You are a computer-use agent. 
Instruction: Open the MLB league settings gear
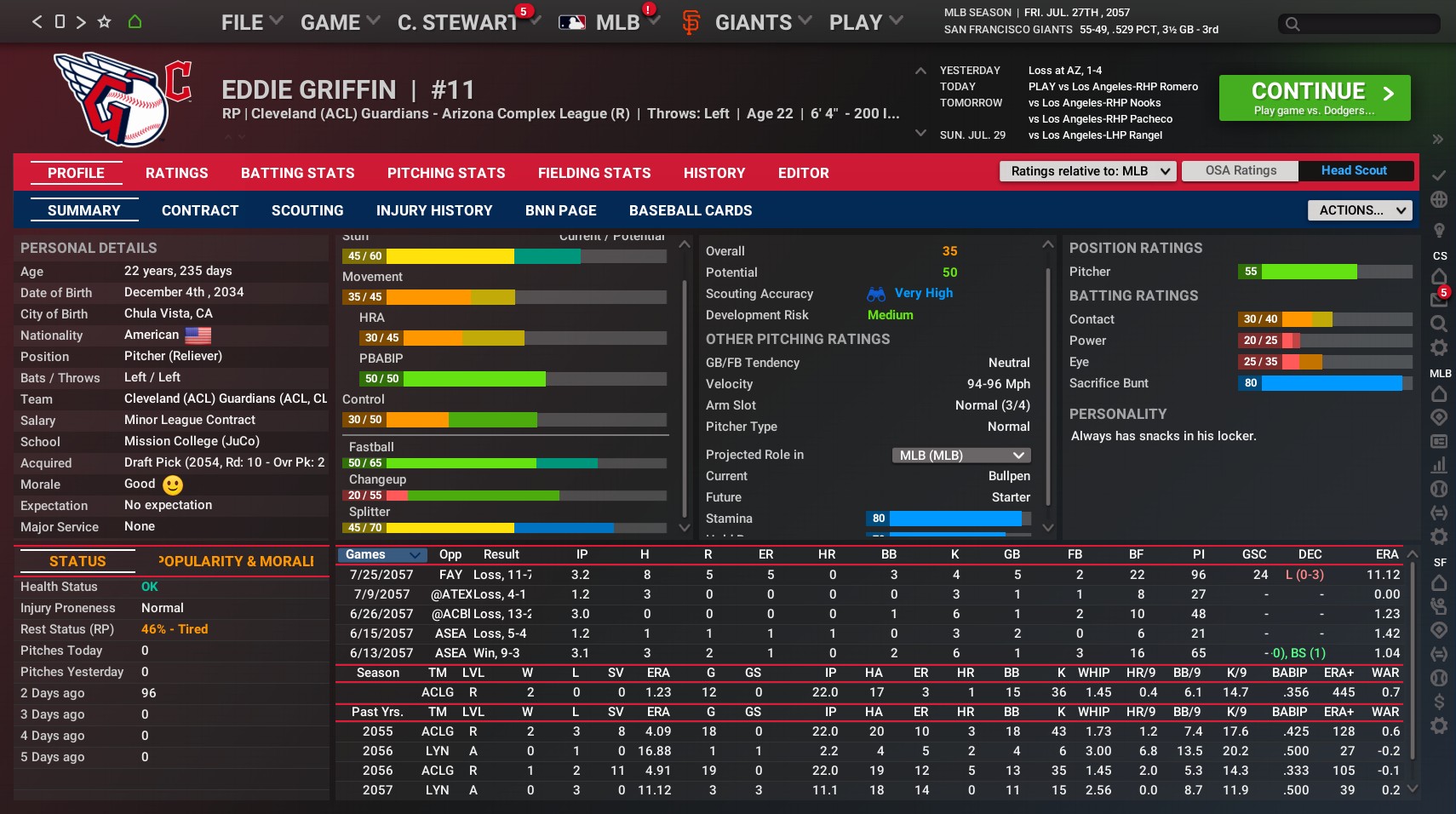[1439, 537]
